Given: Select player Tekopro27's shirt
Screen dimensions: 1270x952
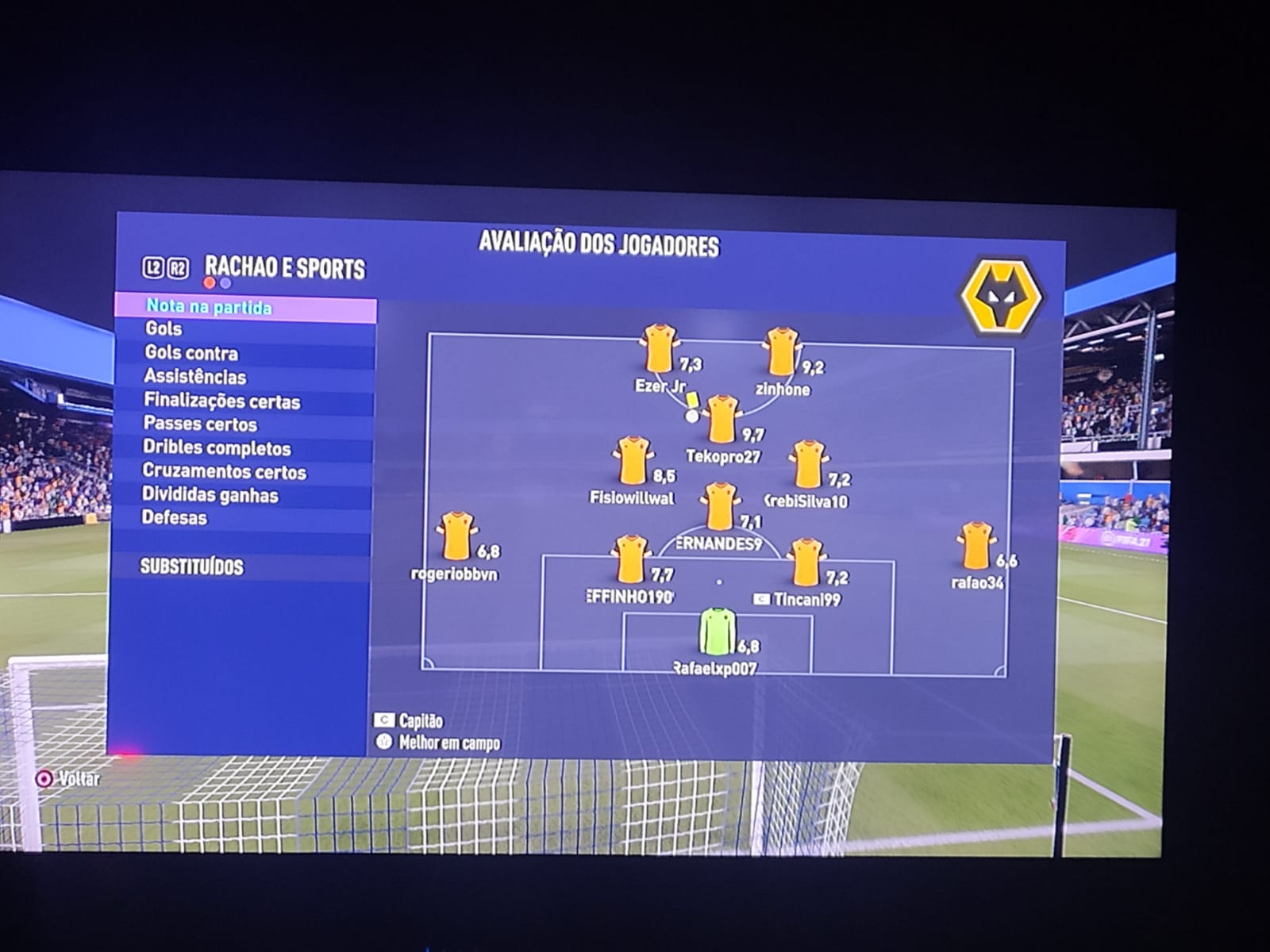Looking at the screenshot, I should (x=722, y=420).
